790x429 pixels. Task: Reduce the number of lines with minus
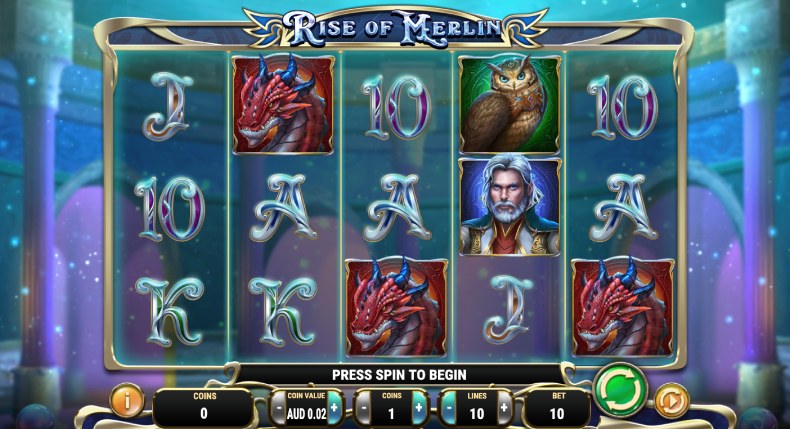click(447, 408)
